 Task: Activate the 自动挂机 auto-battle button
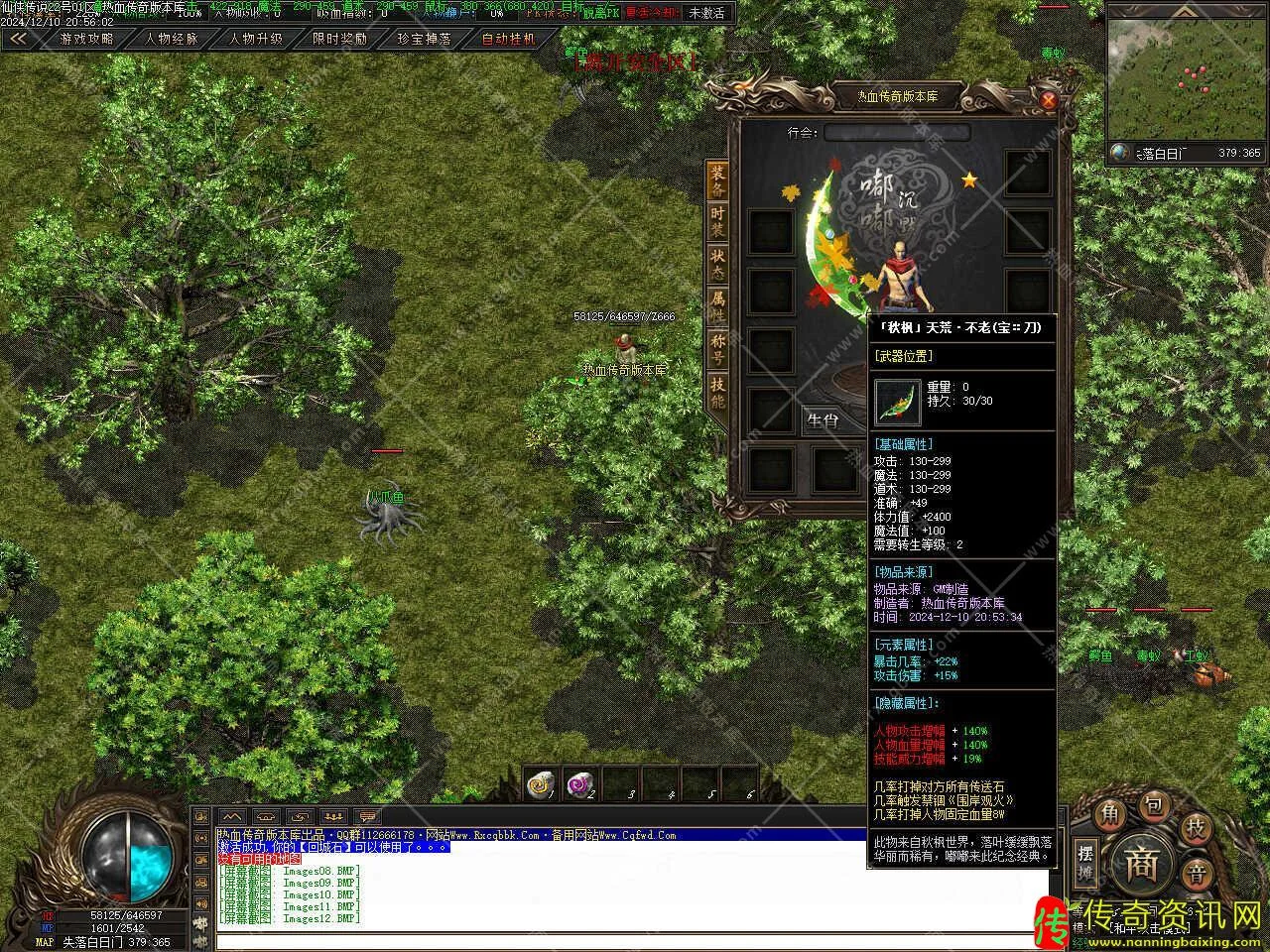click(x=508, y=40)
